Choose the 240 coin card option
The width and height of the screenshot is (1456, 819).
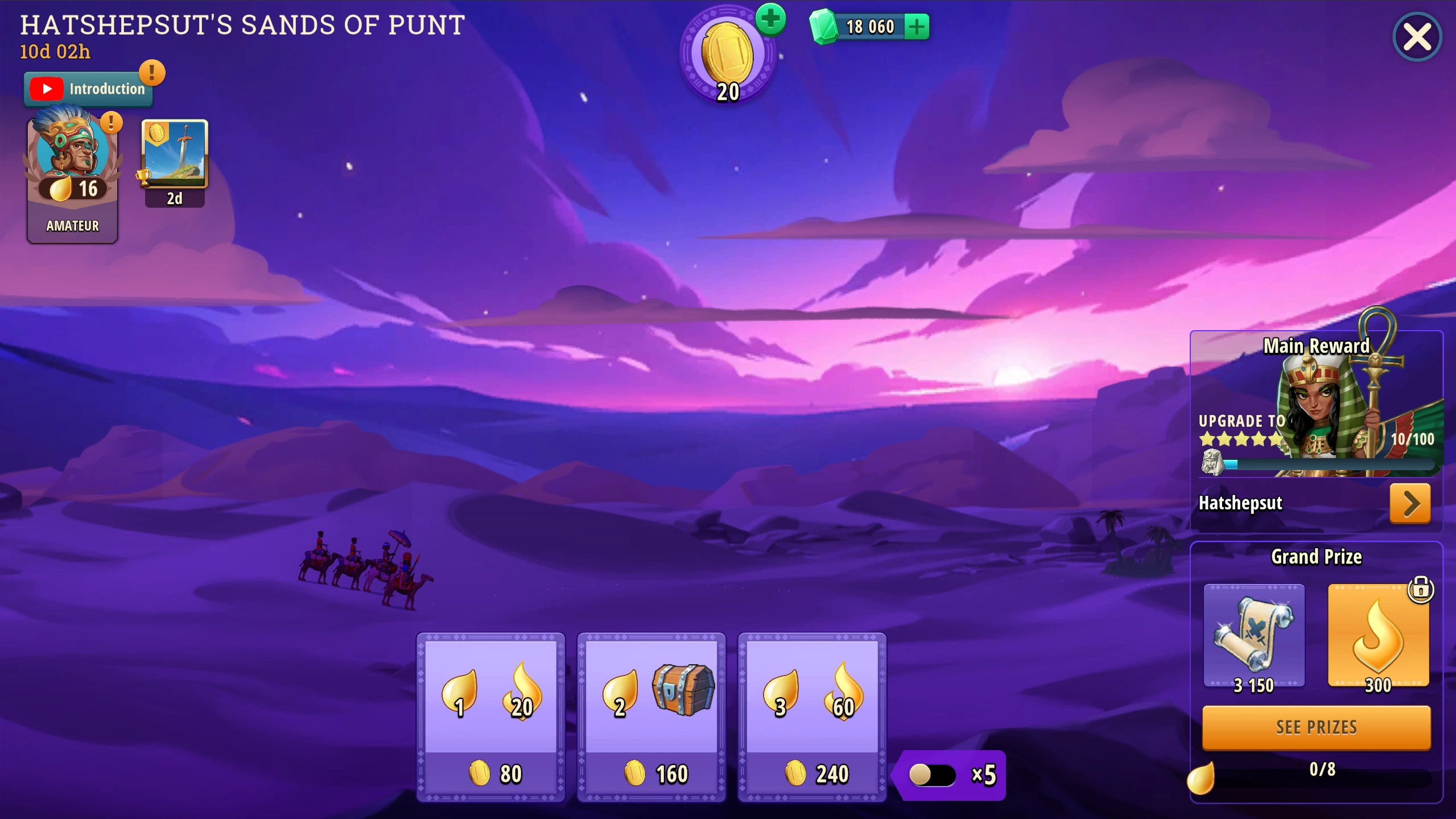[x=812, y=717]
